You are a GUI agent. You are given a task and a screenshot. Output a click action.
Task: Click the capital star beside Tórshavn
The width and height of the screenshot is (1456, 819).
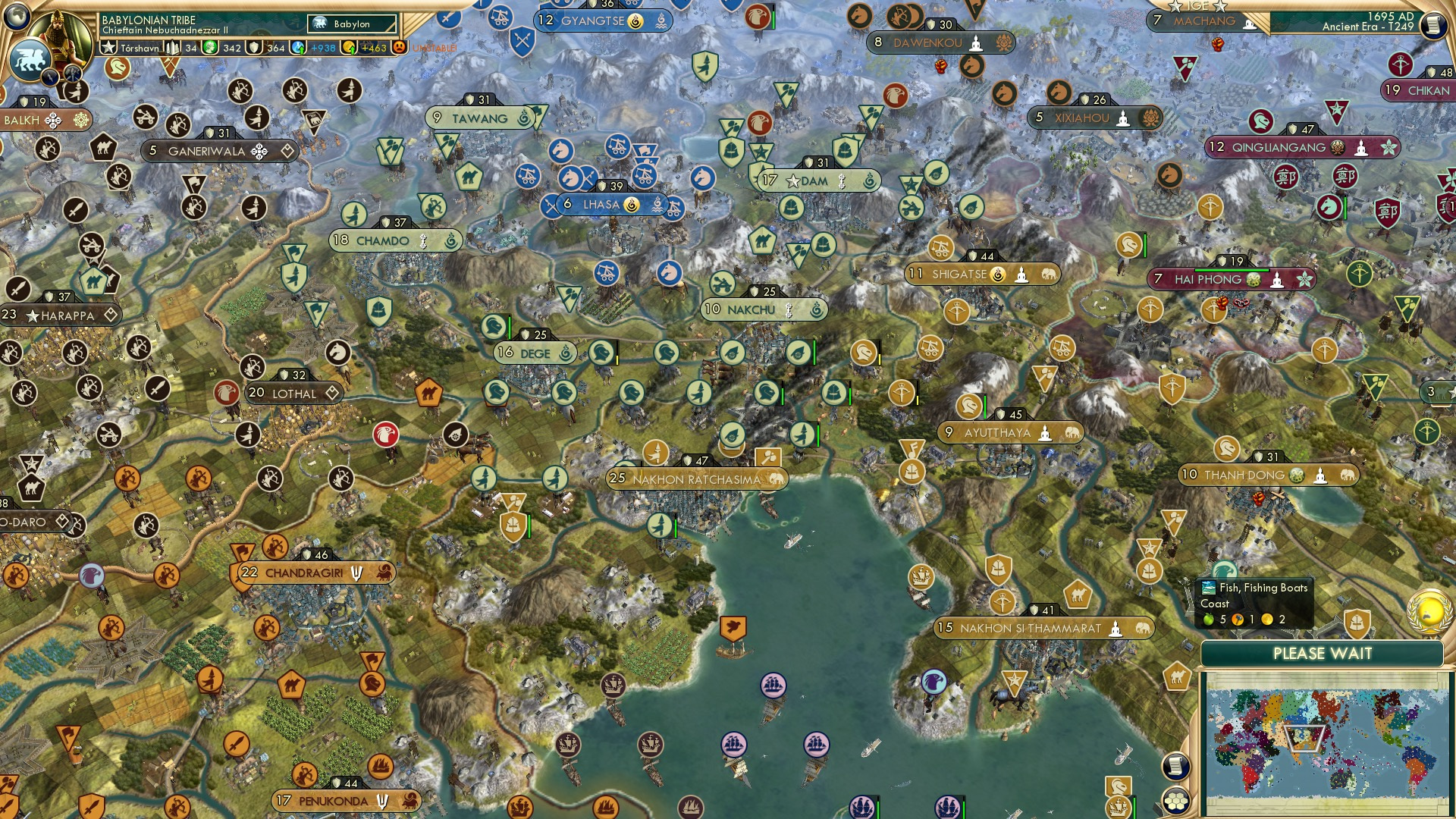point(108,47)
